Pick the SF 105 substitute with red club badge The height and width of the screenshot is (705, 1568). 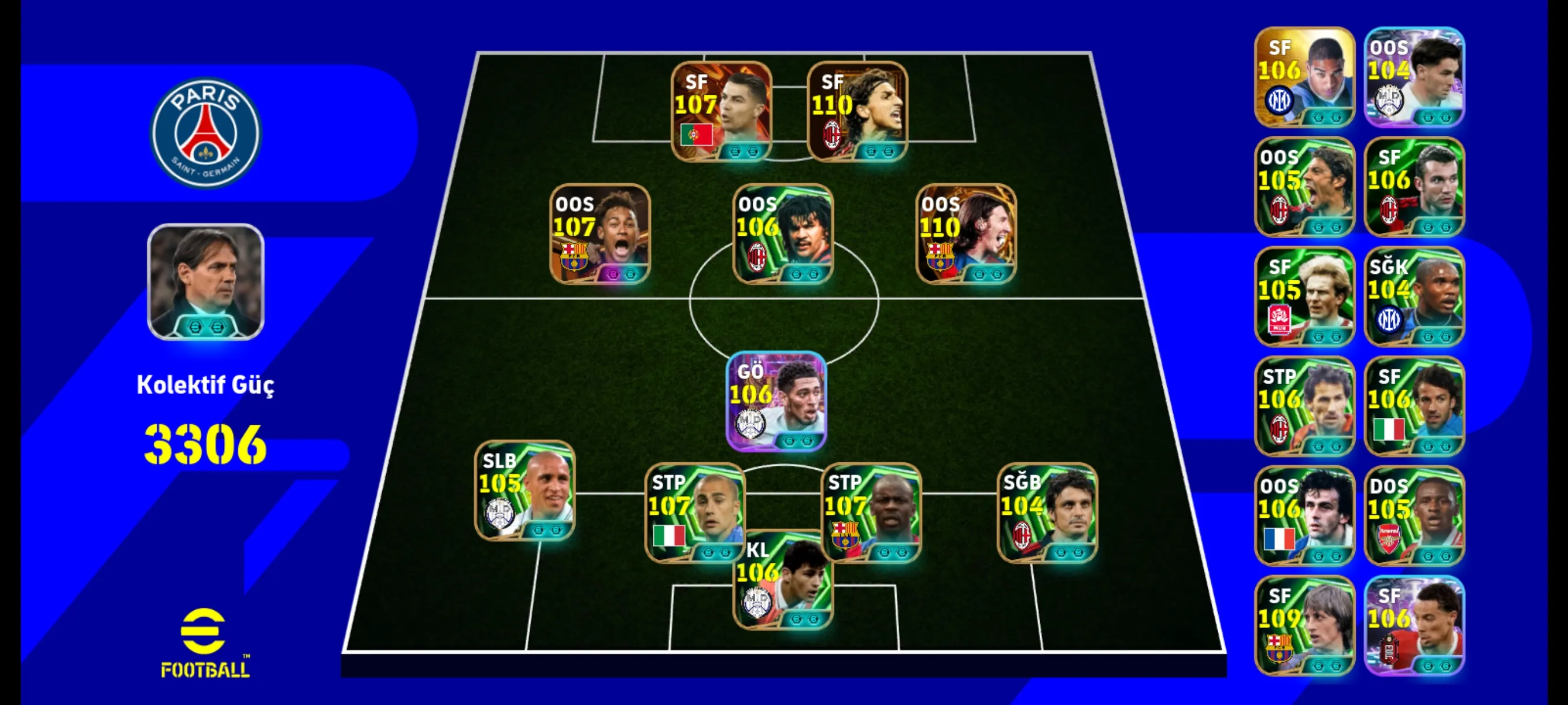1304,297
